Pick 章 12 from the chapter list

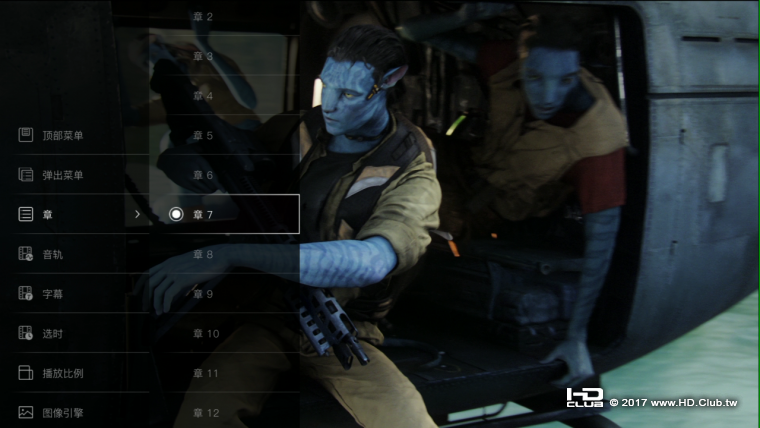206,412
